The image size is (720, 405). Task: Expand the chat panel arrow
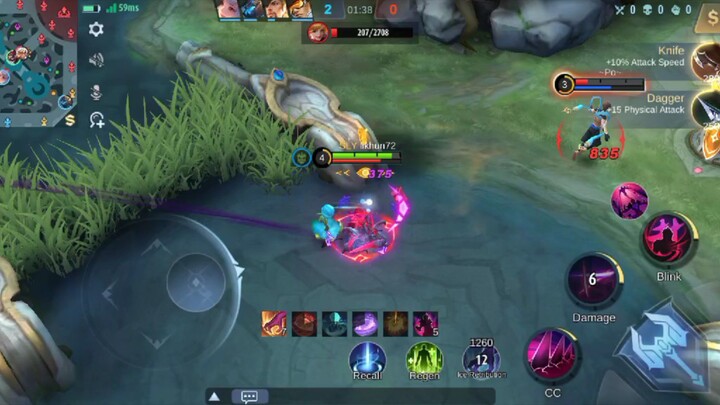[x=214, y=396]
